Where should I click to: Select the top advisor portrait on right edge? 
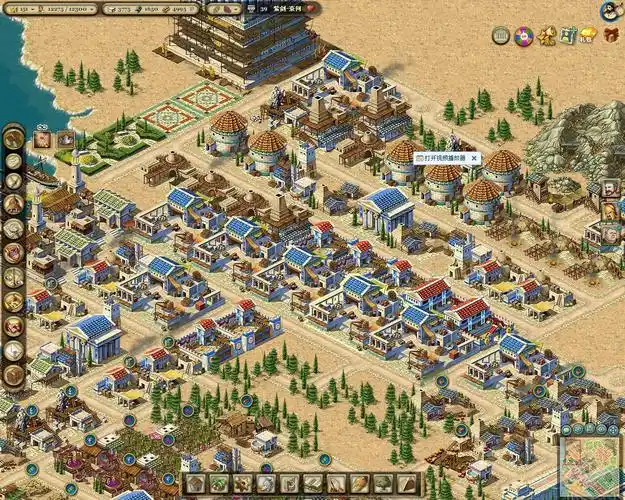(x=610, y=188)
